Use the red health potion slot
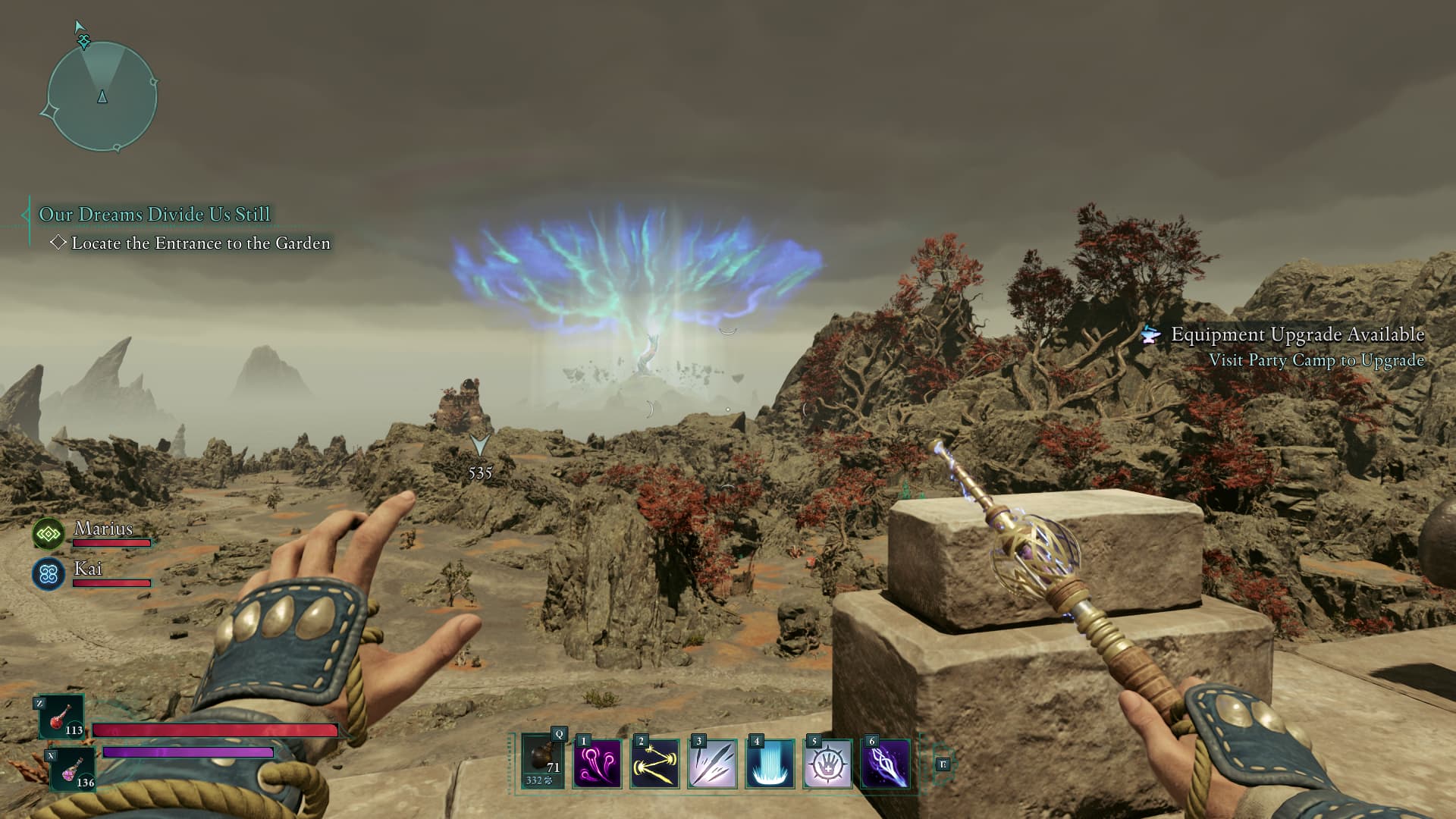The height and width of the screenshot is (819, 1456). click(x=62, y=717)
